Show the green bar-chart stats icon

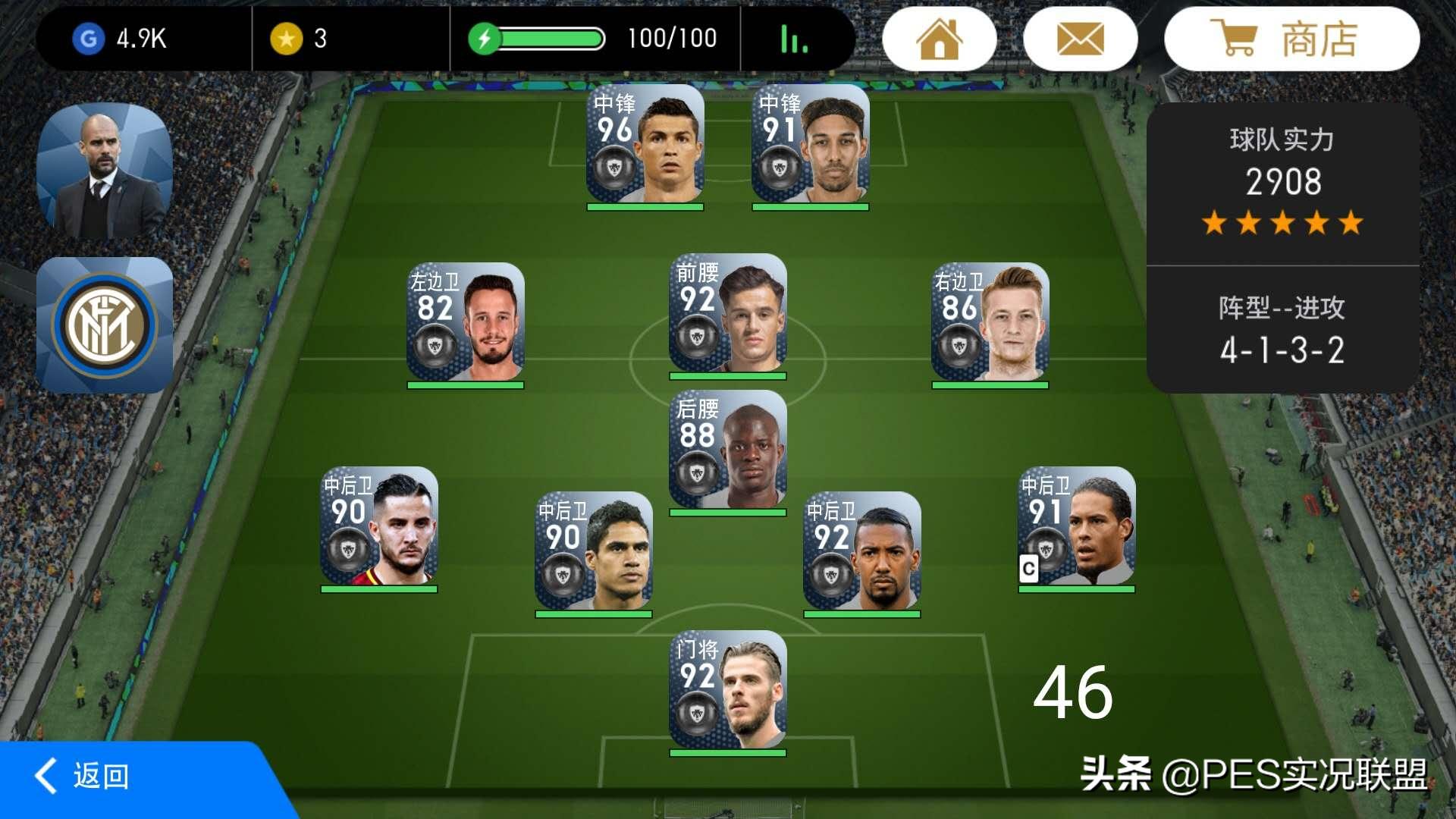click(x=794, y=39)
